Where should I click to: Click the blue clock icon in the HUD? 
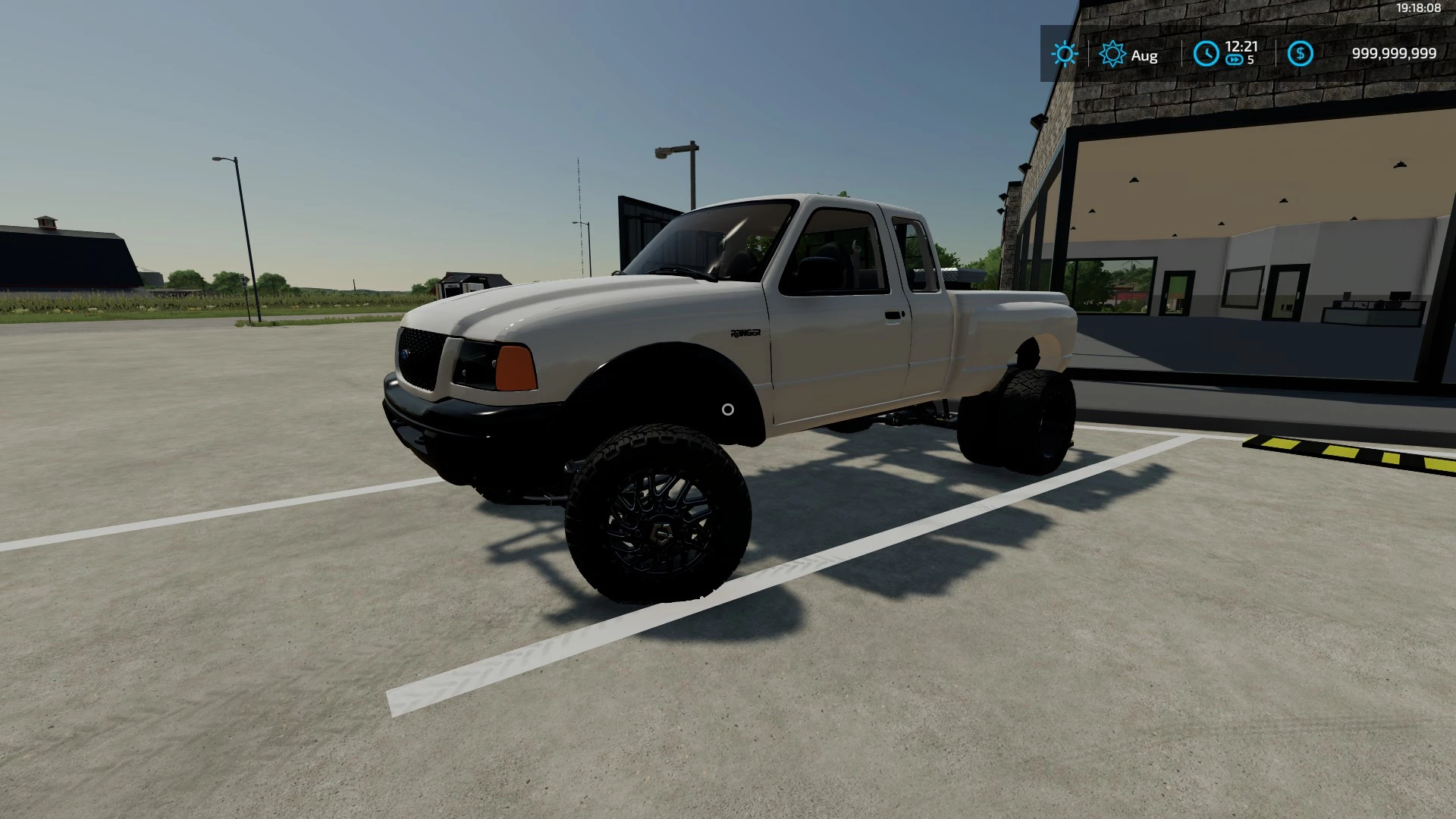[x=1207, y=52]
